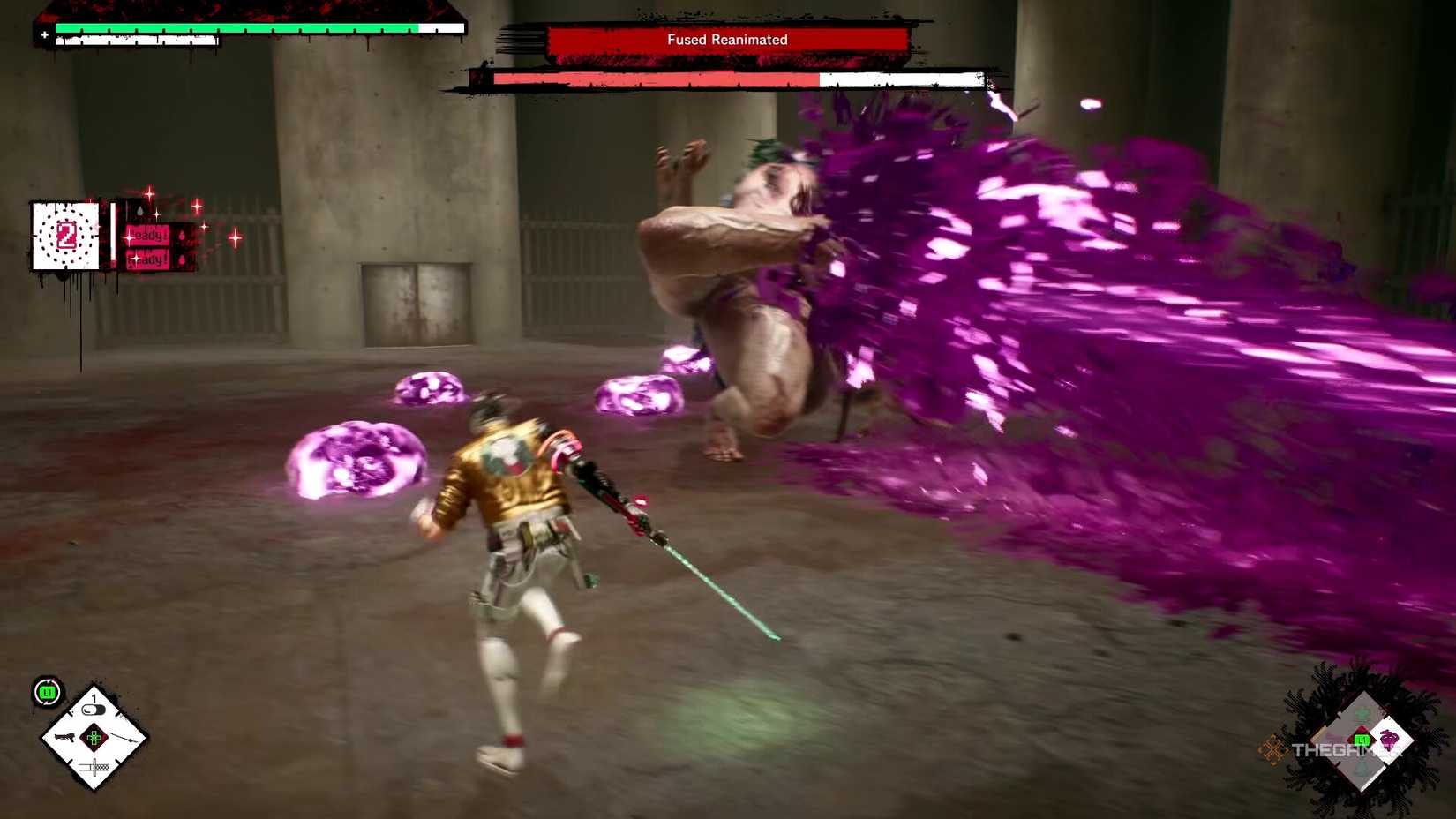The image size is (1456, 819).
Task: Toggle the first Ready! skill slot
Action: pyautogui.click(x=148, y=235)
